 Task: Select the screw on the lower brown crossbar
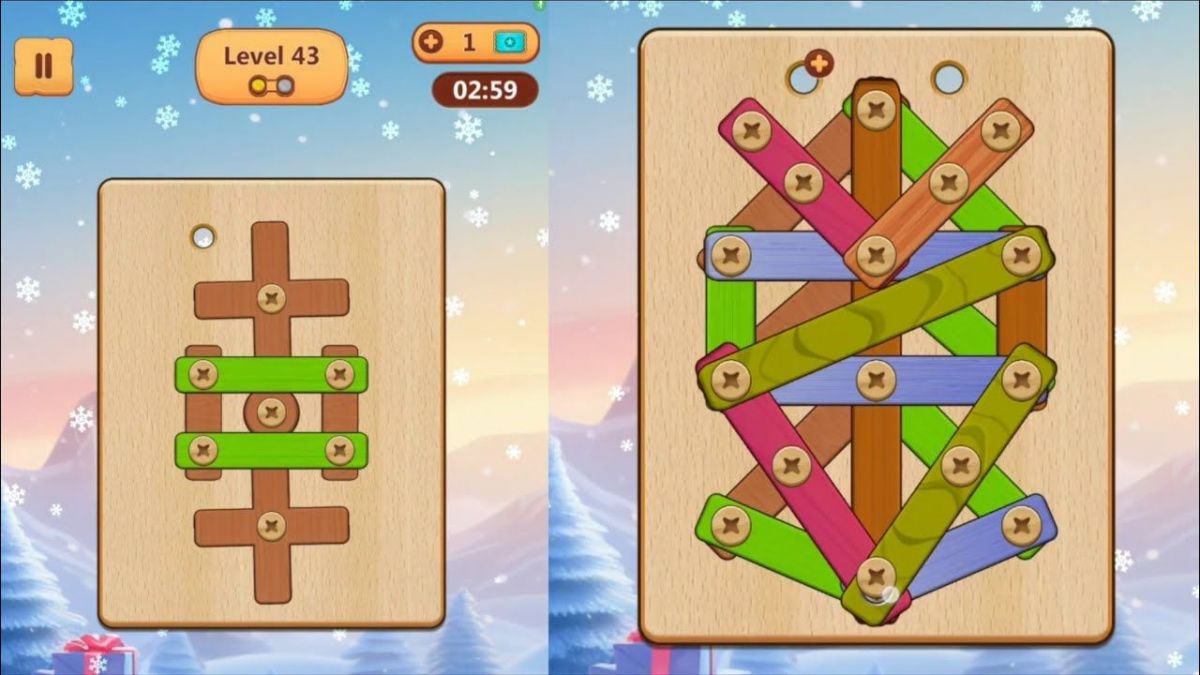tap(271, 525)
